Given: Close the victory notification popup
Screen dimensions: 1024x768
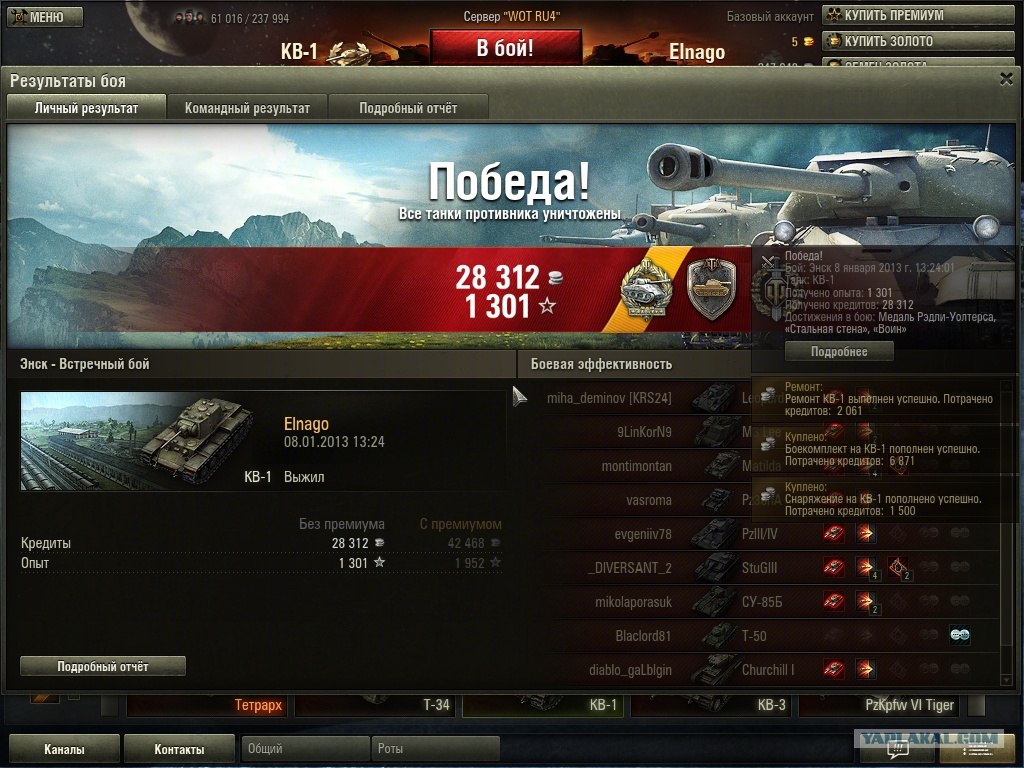Looking at the screenshot, I should click(x=768, y=262).
